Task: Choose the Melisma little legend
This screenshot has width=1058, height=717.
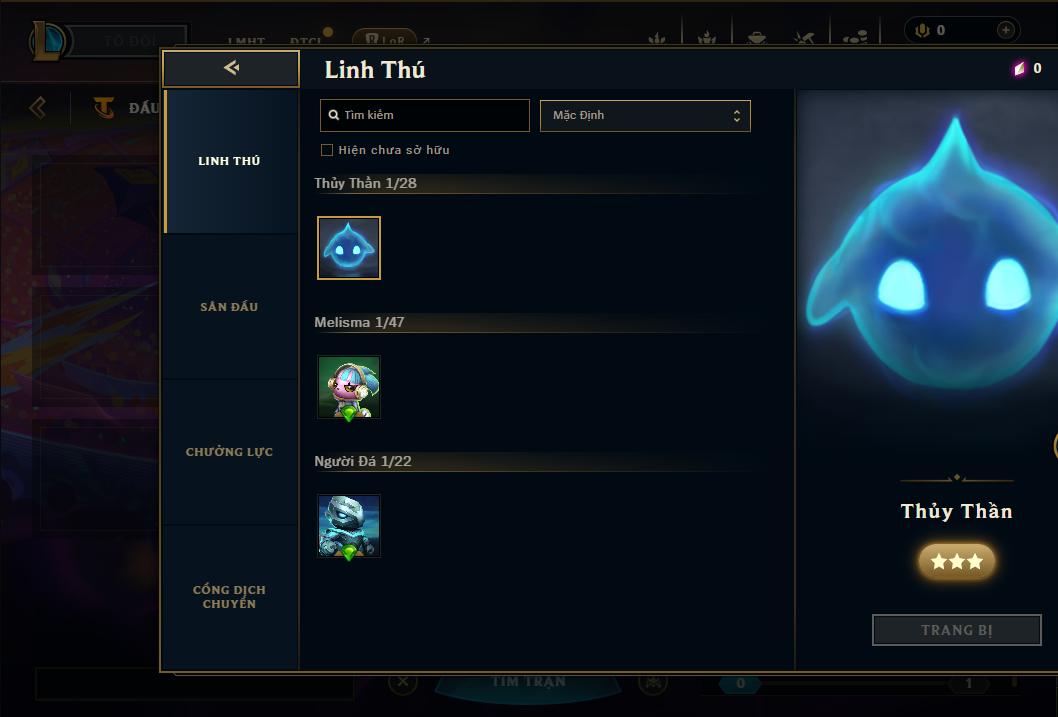Action: (349, 387)
